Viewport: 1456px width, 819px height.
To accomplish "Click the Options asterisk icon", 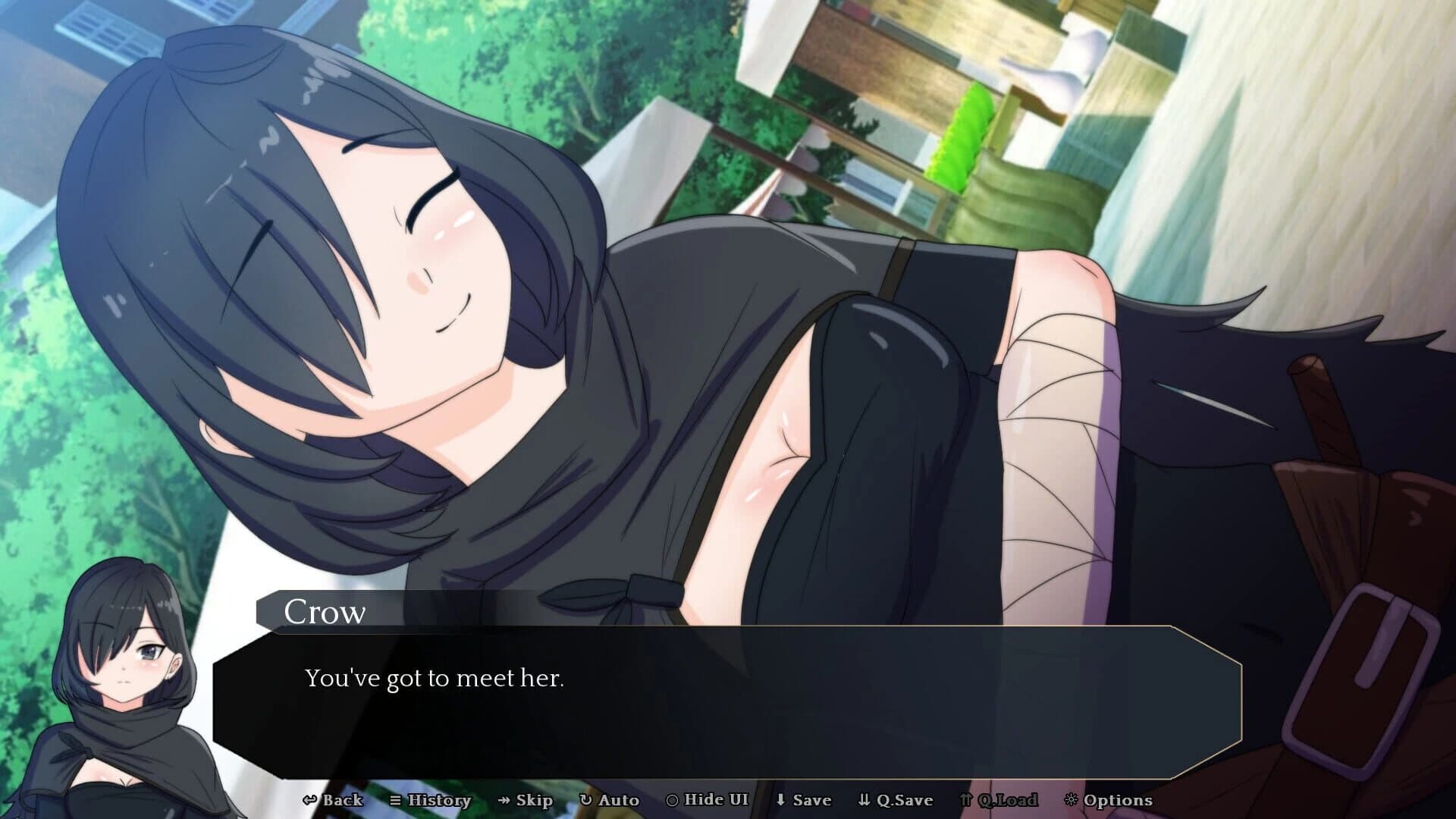I will [x=1072, y=799].
